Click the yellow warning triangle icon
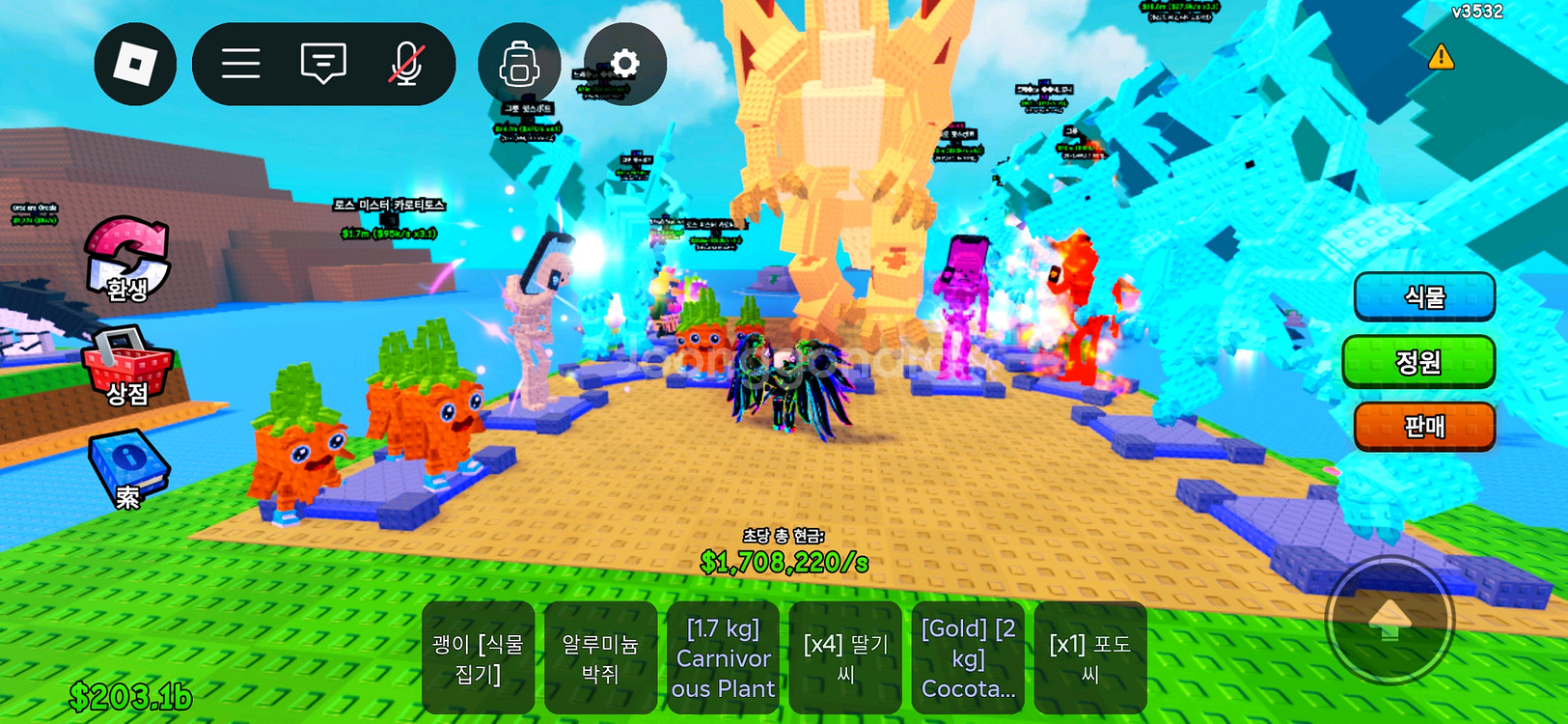The image size is (1568, 724). coord(1441,57)
